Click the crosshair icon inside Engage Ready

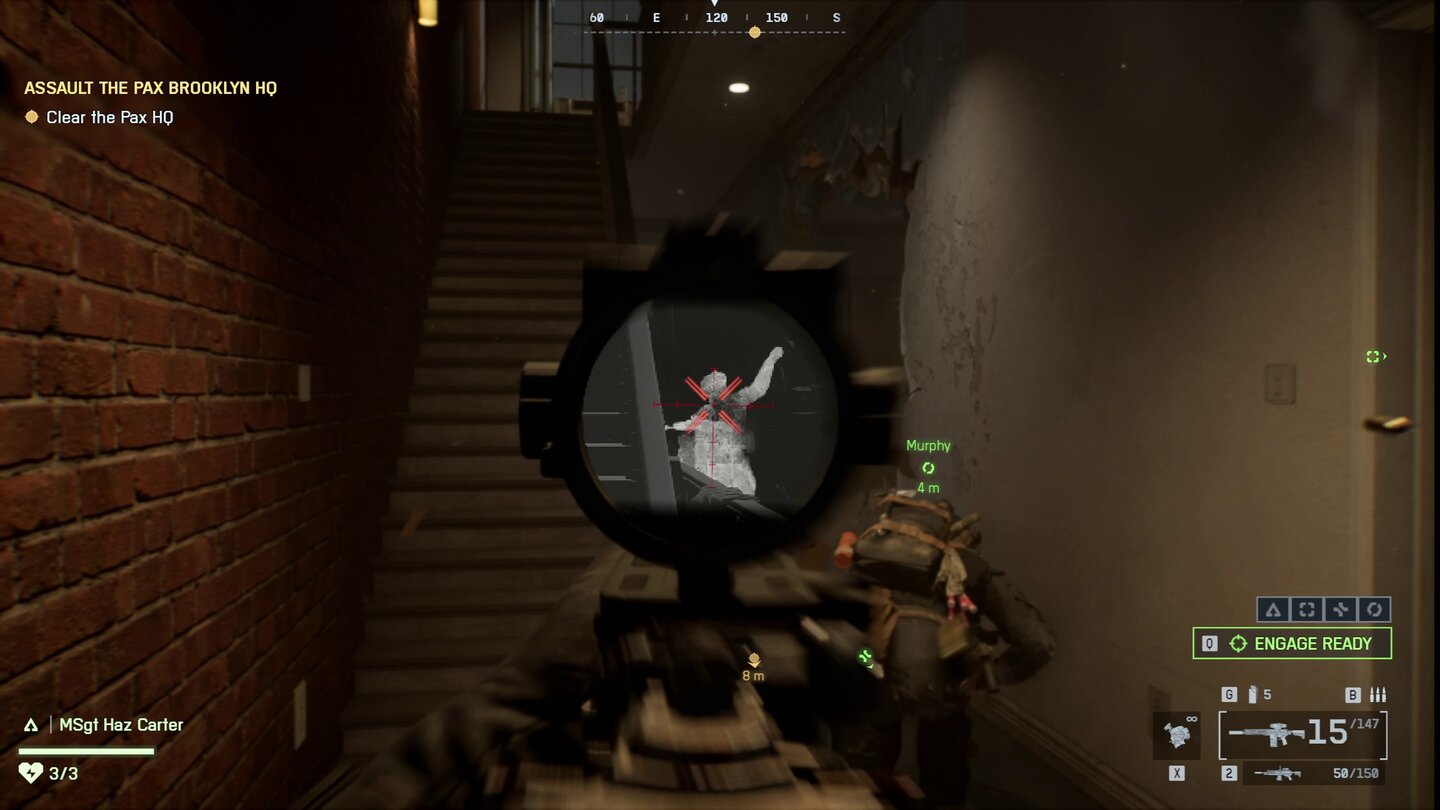click(x=1236, y=643)
